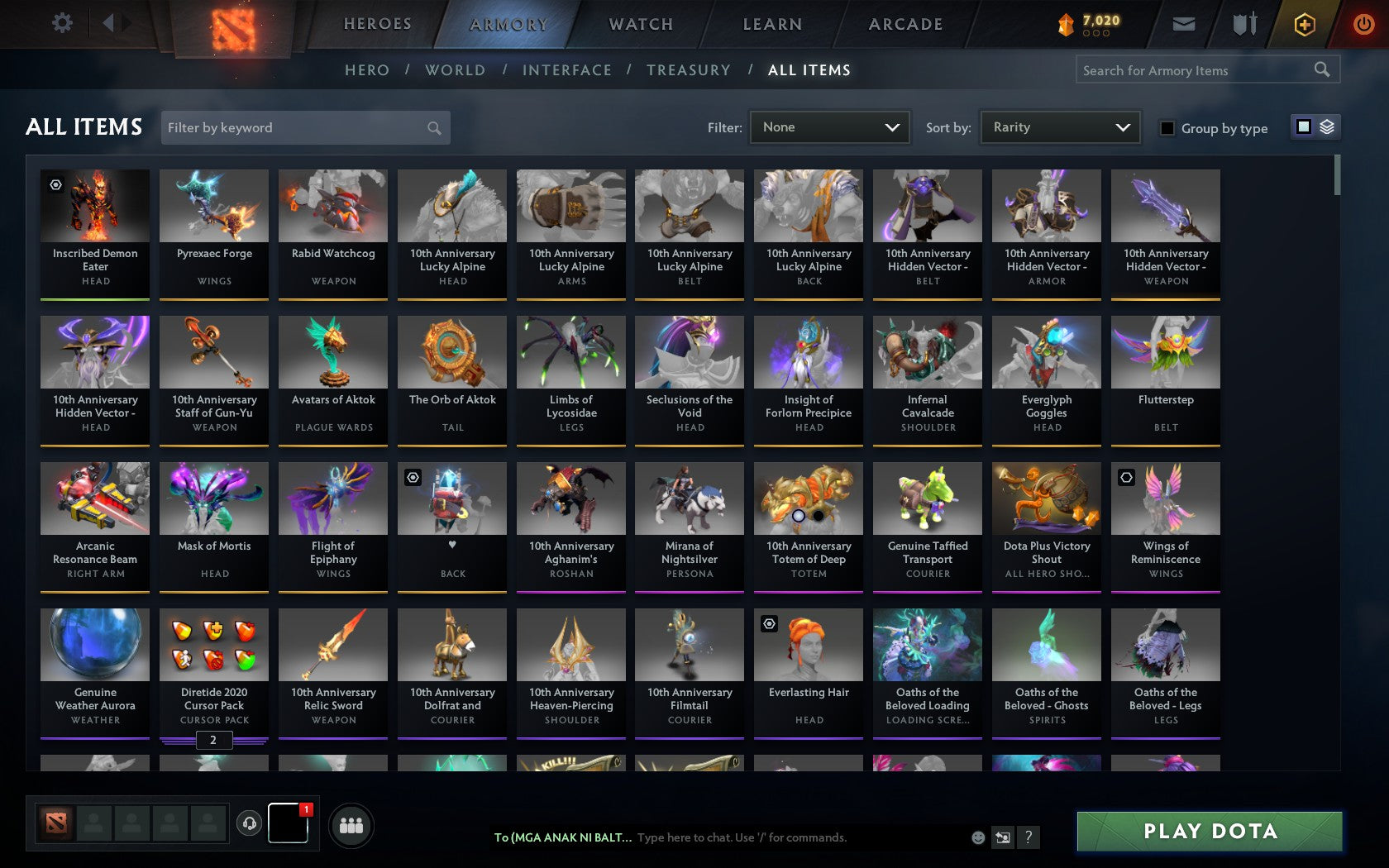Open the Sort by Rarity dropdown

point(1059,127)
